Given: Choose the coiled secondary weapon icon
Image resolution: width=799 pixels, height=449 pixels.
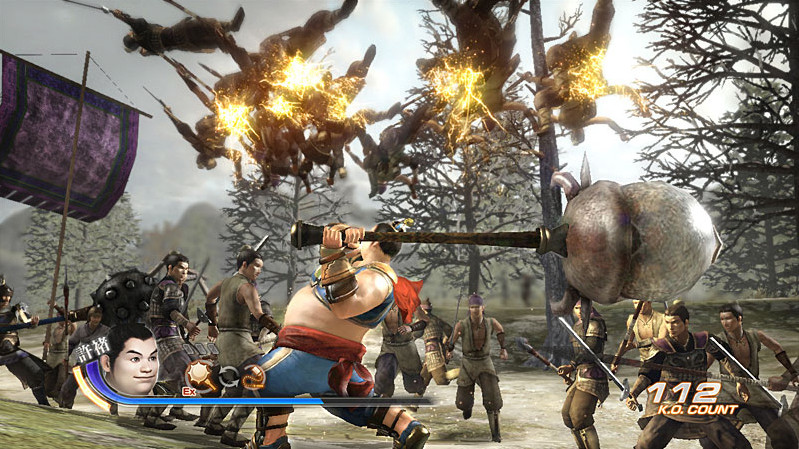Looking at the screenshot, I should coord(254,376).
